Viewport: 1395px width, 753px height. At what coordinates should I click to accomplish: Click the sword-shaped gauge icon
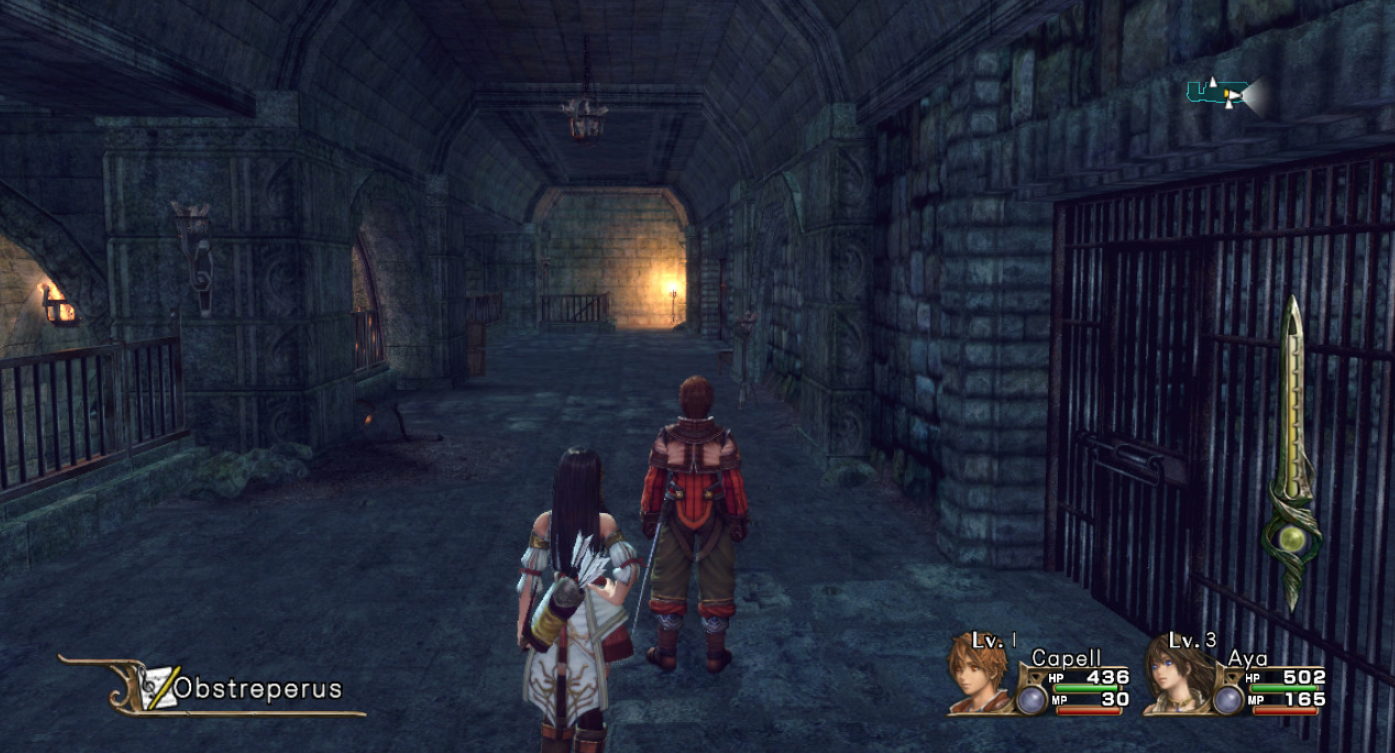point(1293,453)
